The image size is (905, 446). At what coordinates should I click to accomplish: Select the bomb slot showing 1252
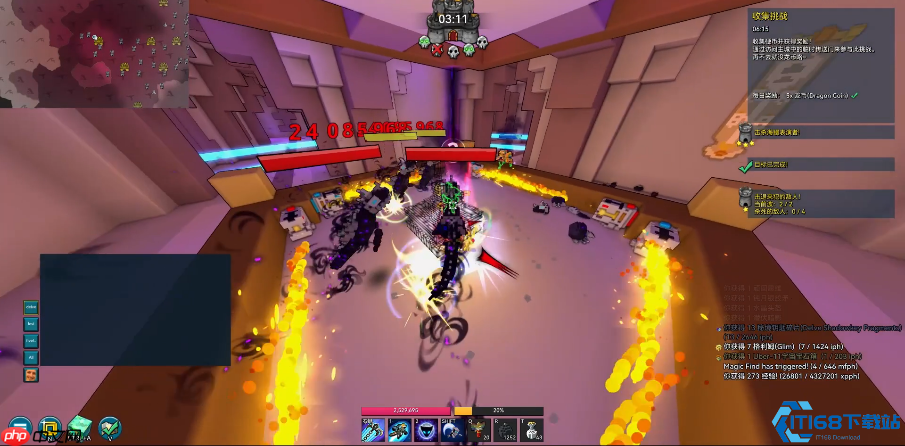[507, 428]
